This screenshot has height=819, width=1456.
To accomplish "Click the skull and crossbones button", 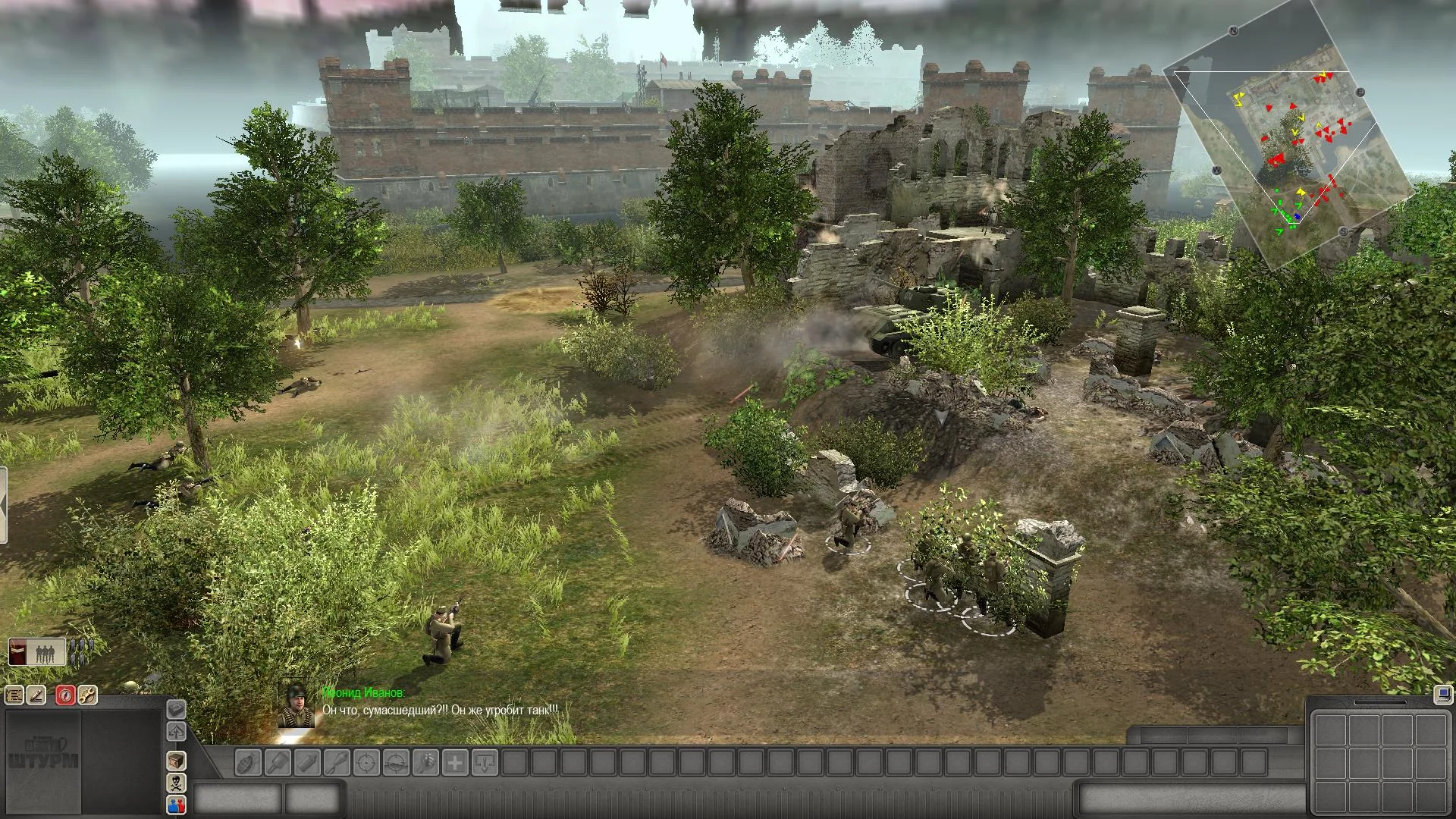I will point(176,783).
